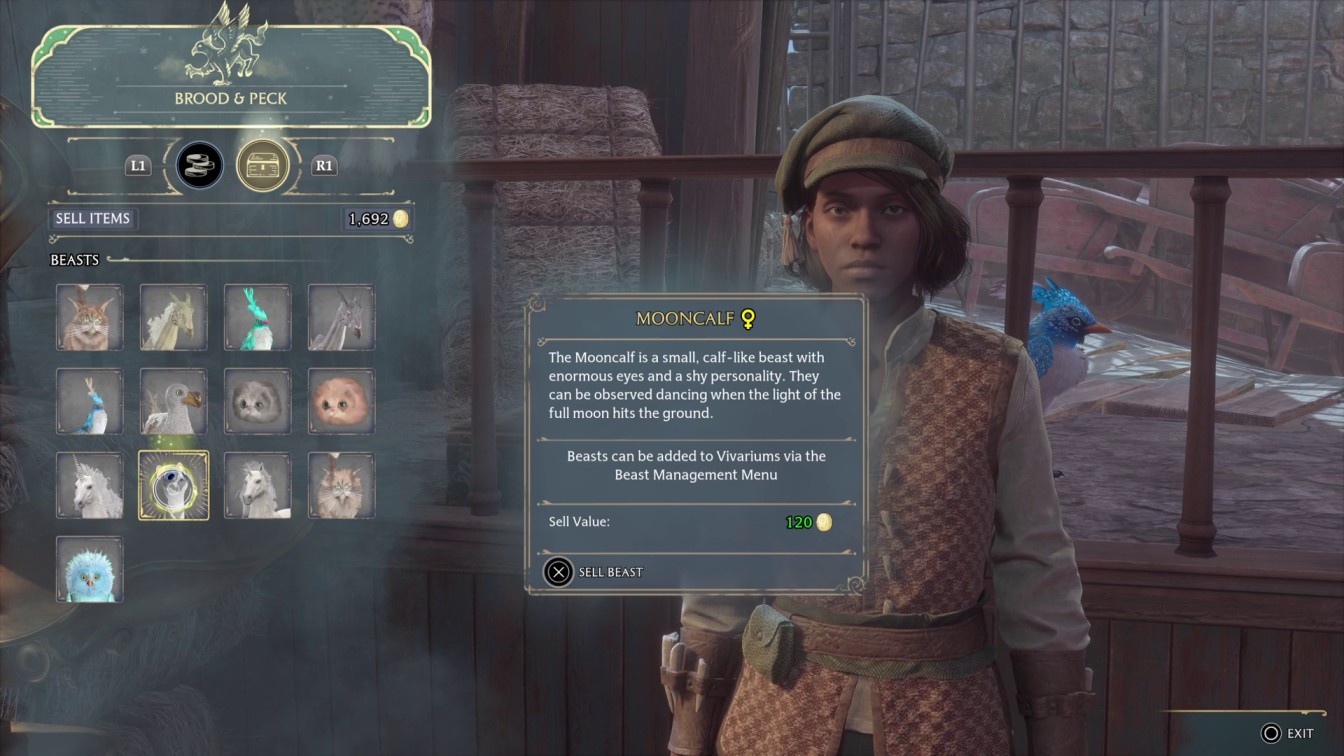Choose the teal crested bird beast
The height and width of the screenshot is (756, 1344).
[x=258, y=317]
